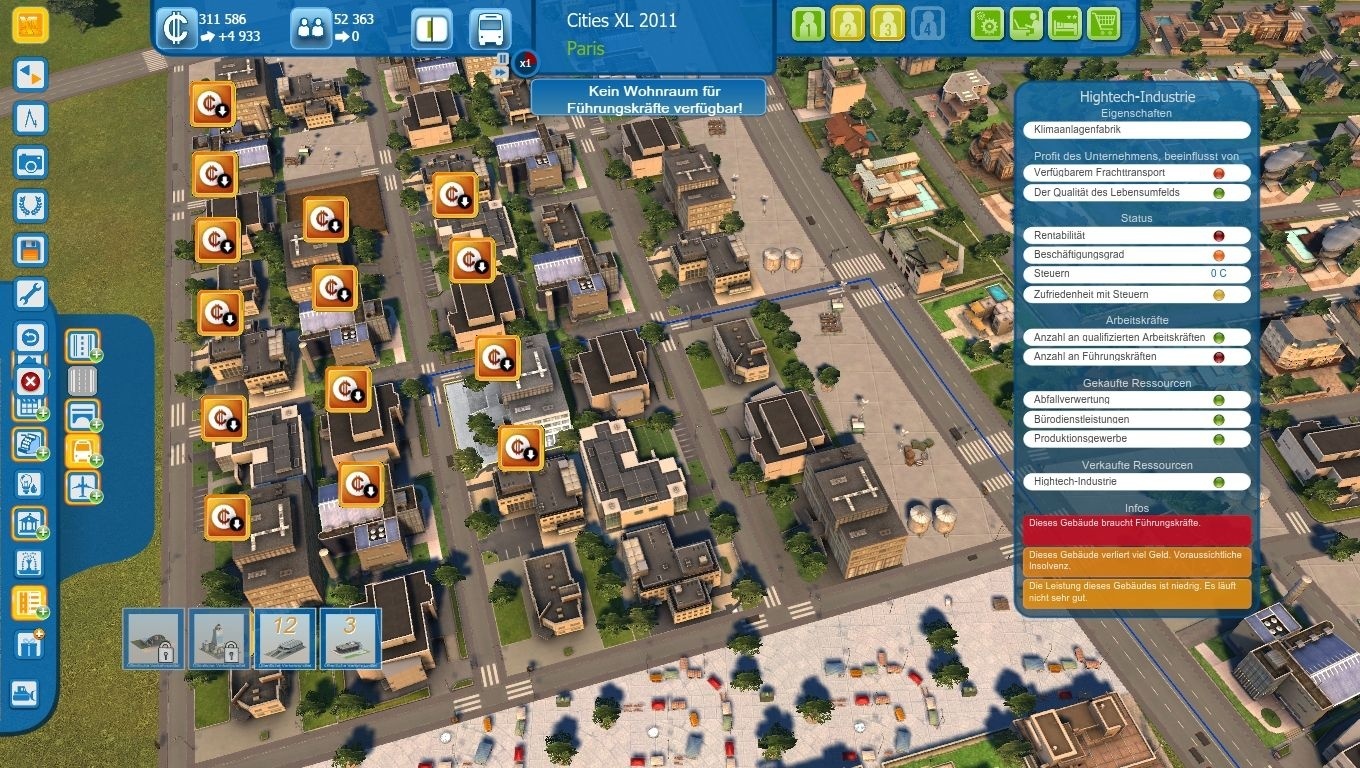Open the map overview from top-left corner
Screen dimensions: 1360x768
(30, 22)
